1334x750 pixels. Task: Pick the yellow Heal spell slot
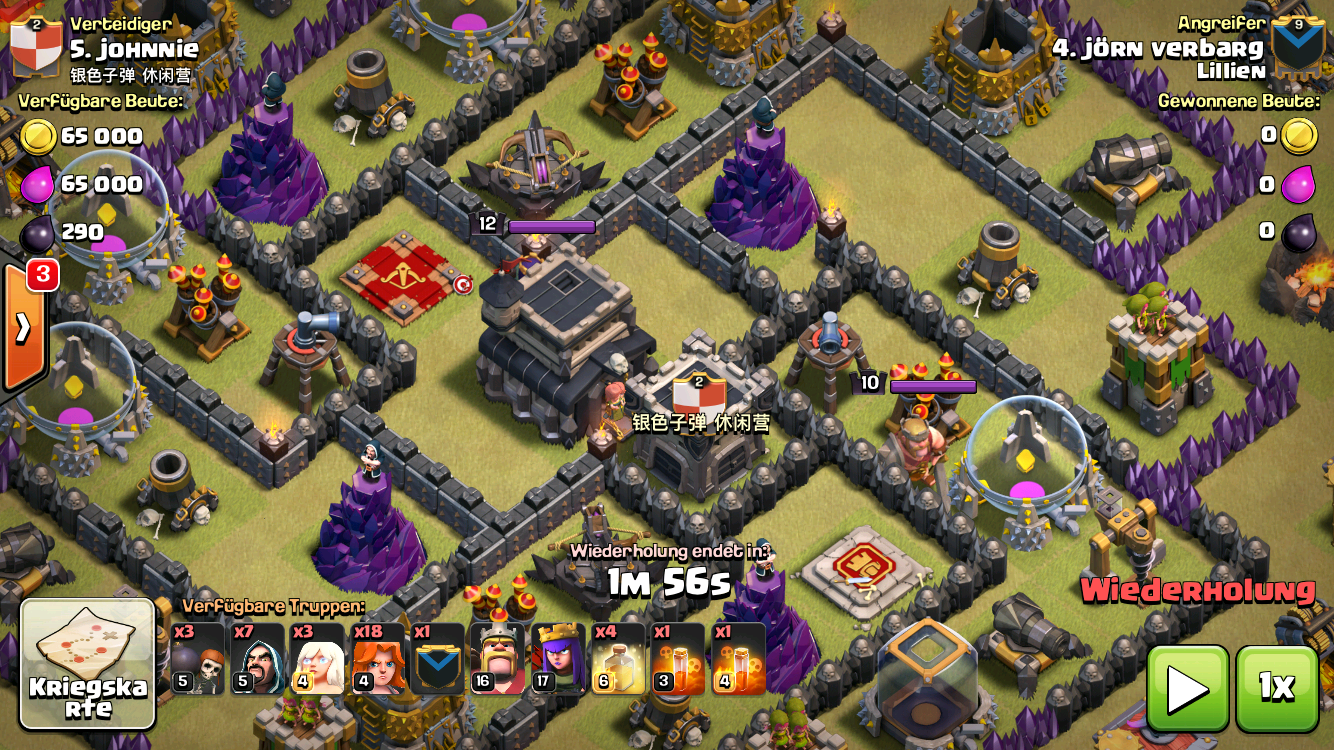[617, 659]
